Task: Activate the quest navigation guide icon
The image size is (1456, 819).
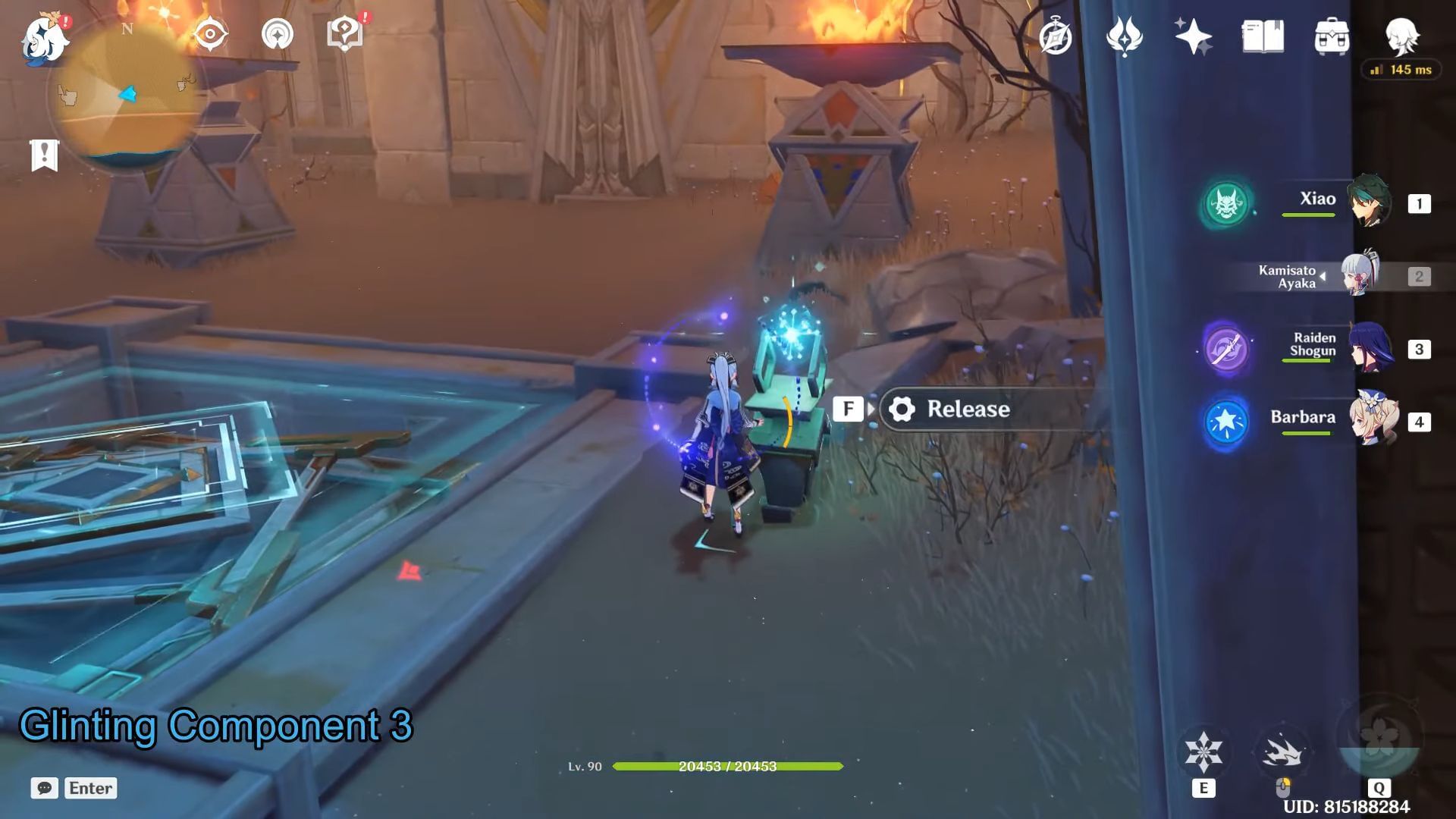Action: point(278,34)
